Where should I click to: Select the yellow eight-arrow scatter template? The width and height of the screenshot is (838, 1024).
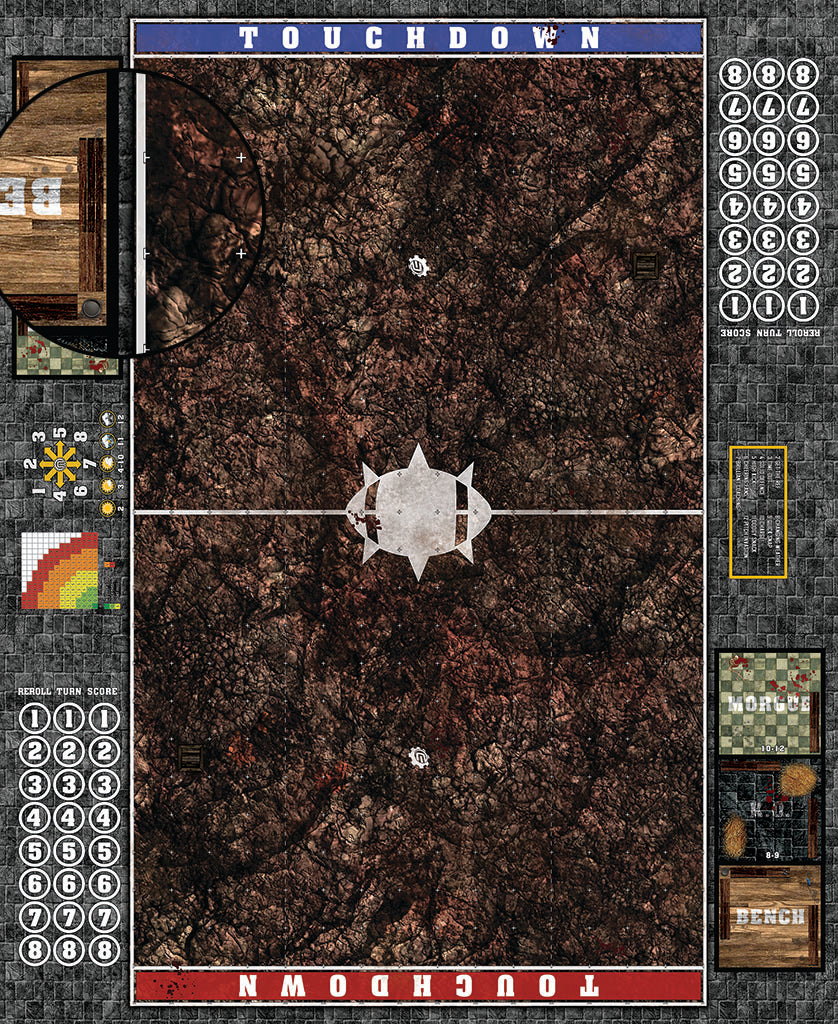(x=60, y=464)
